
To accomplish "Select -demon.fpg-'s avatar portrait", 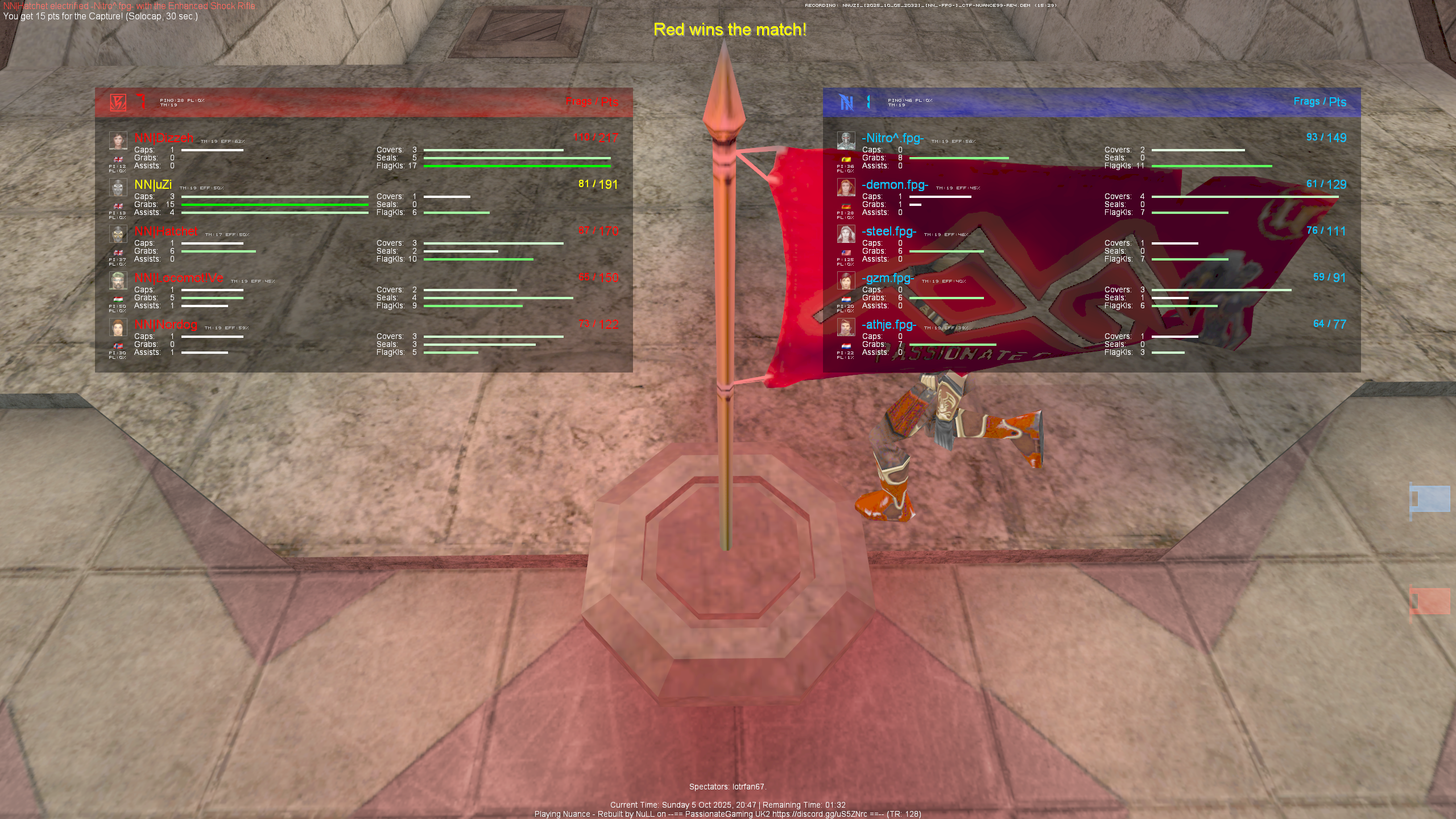I will (846, 185).
